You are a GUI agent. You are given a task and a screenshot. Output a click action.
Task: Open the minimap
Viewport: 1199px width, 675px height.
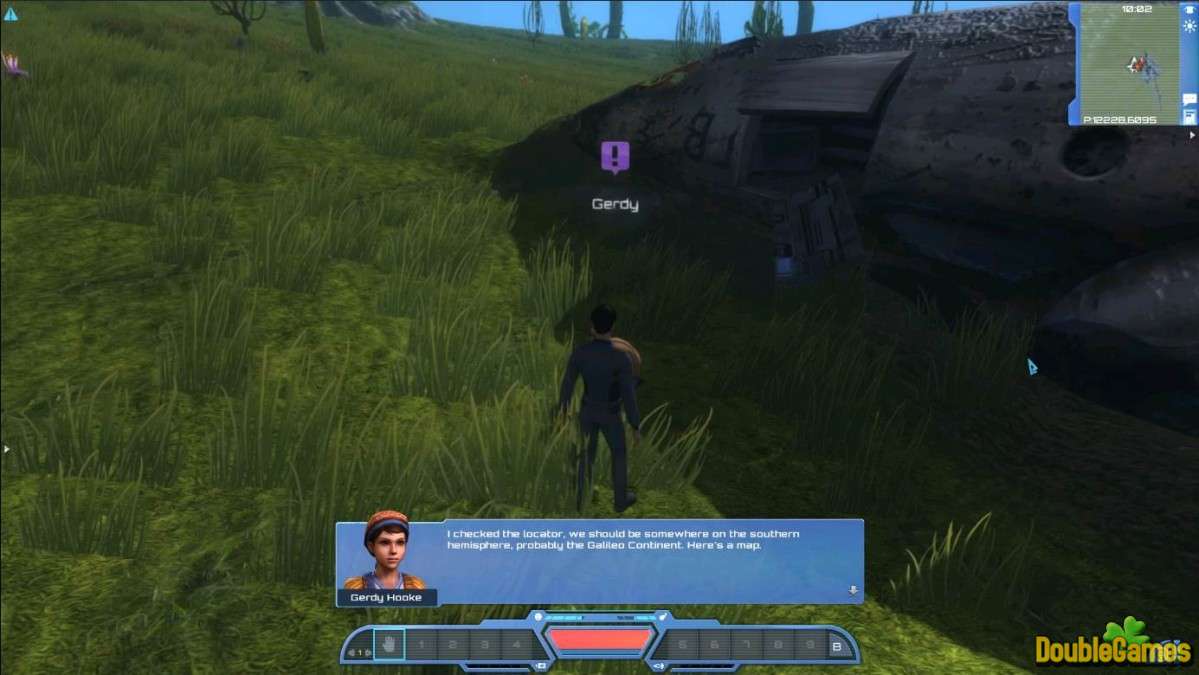1130,63
